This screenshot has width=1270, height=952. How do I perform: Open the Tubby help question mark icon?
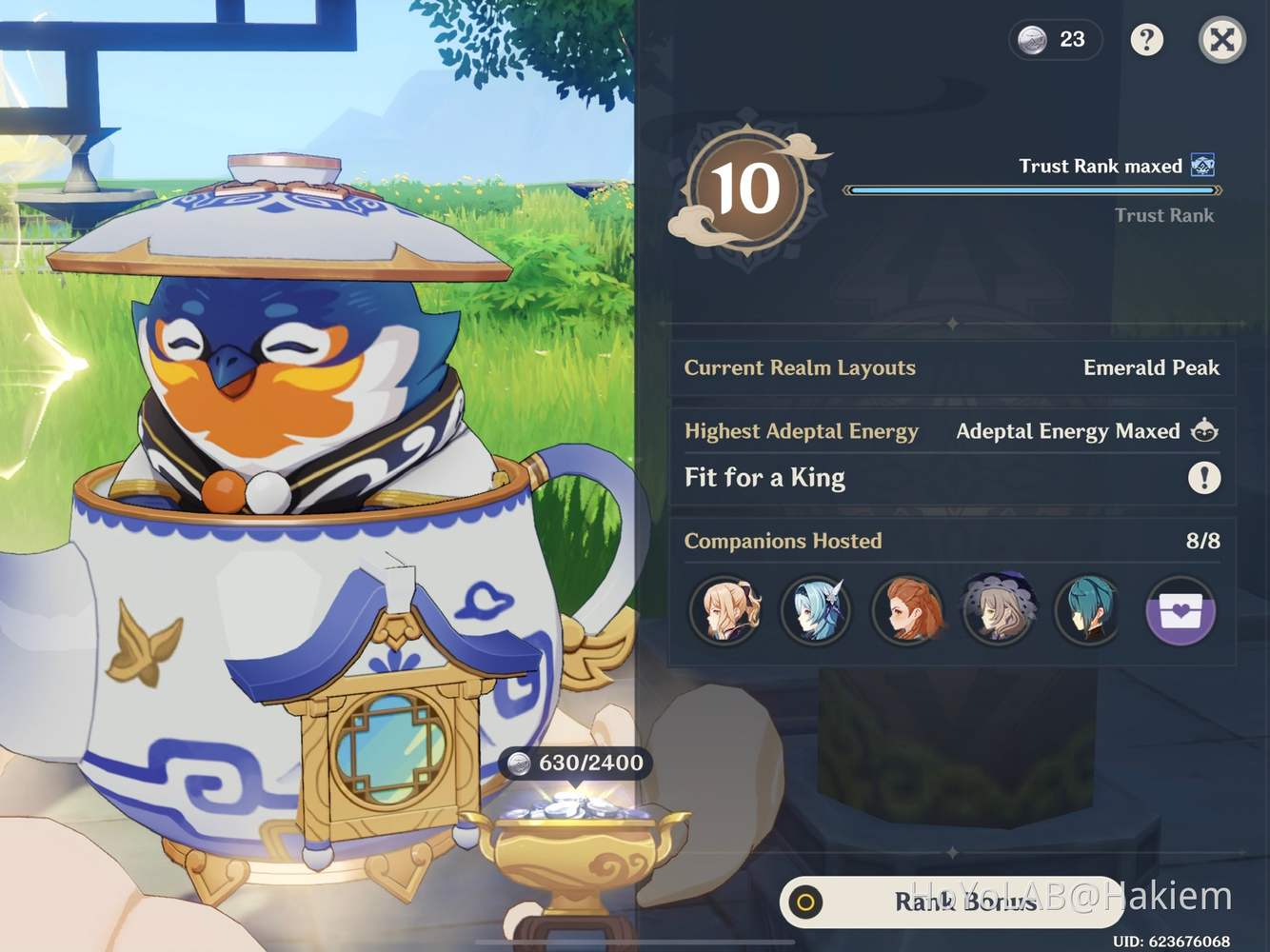tap(1147, 40)
